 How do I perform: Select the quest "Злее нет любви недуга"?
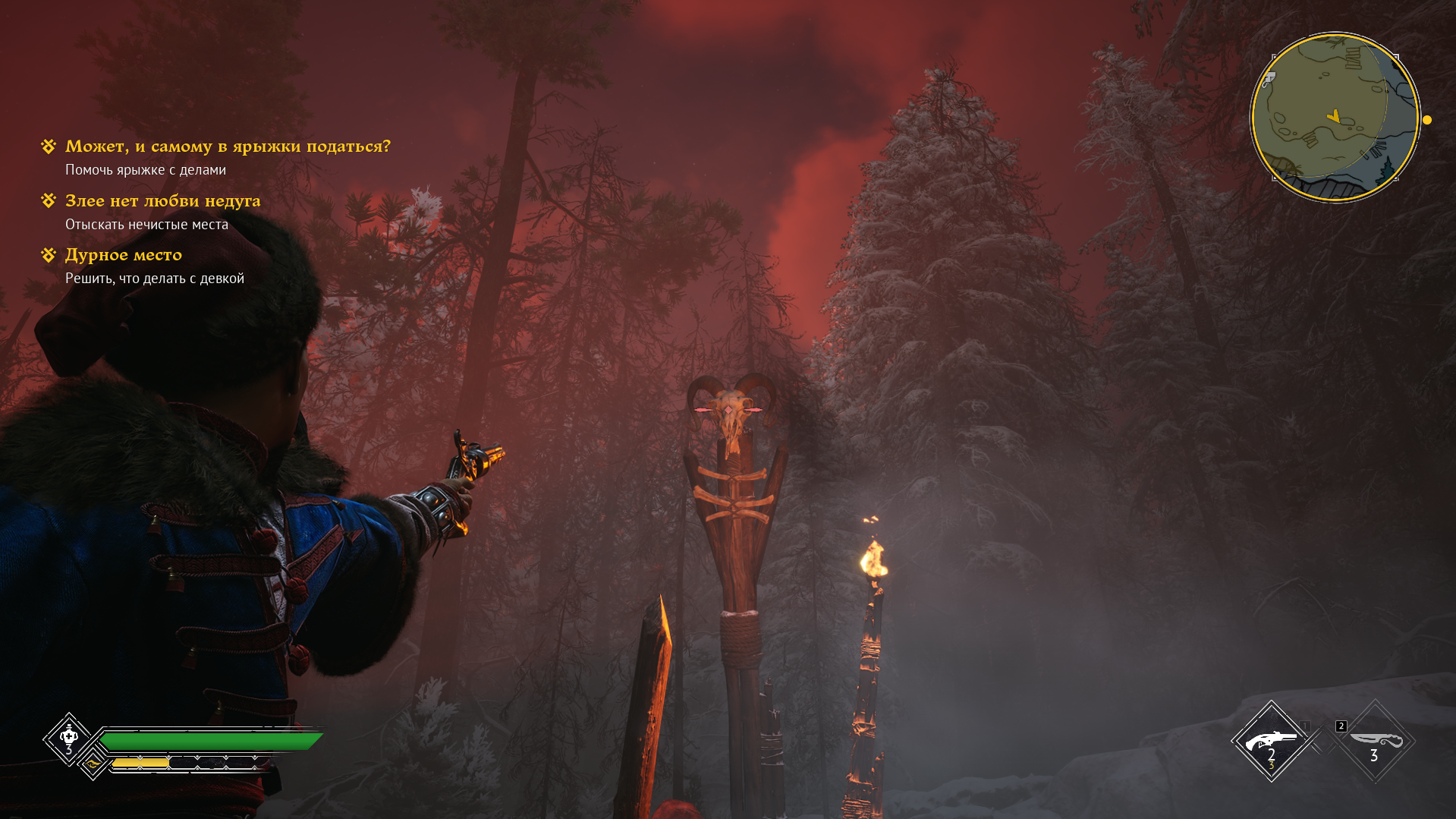tap(162, 201)
